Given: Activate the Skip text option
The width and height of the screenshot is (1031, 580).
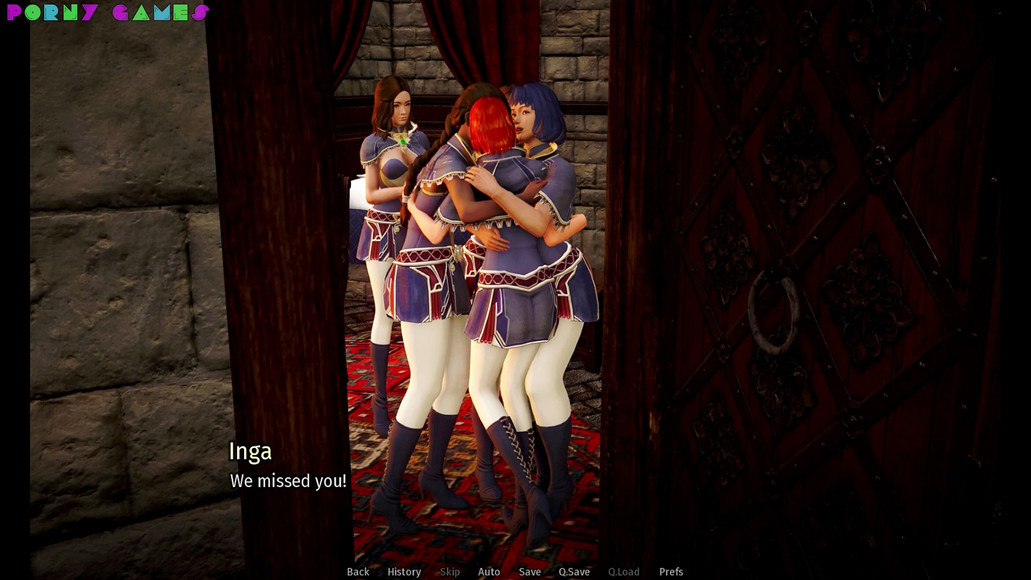Looking at the screenshot, I should pyautogui.click(x=450, y=572).
